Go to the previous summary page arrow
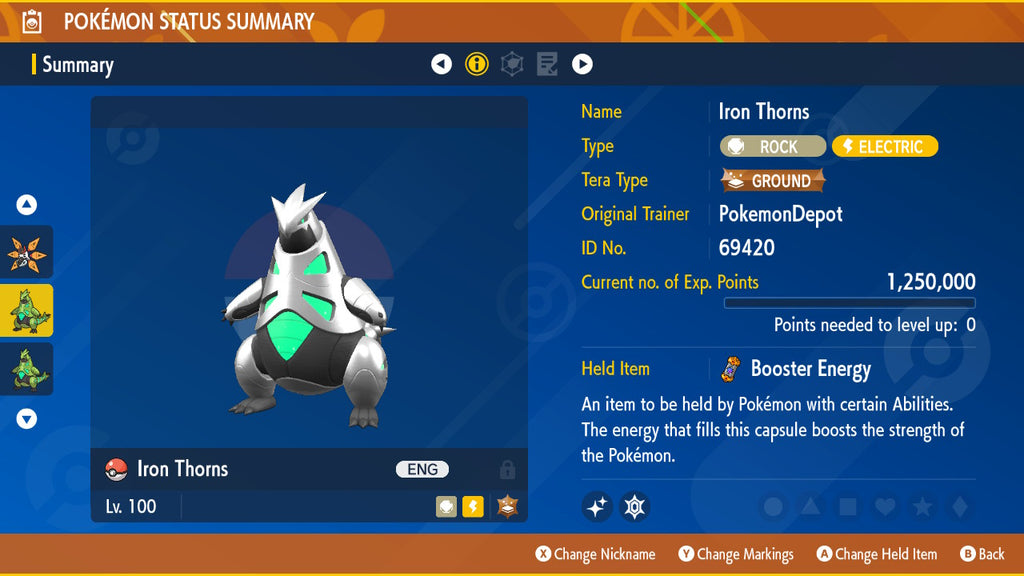 click(441, 65)
